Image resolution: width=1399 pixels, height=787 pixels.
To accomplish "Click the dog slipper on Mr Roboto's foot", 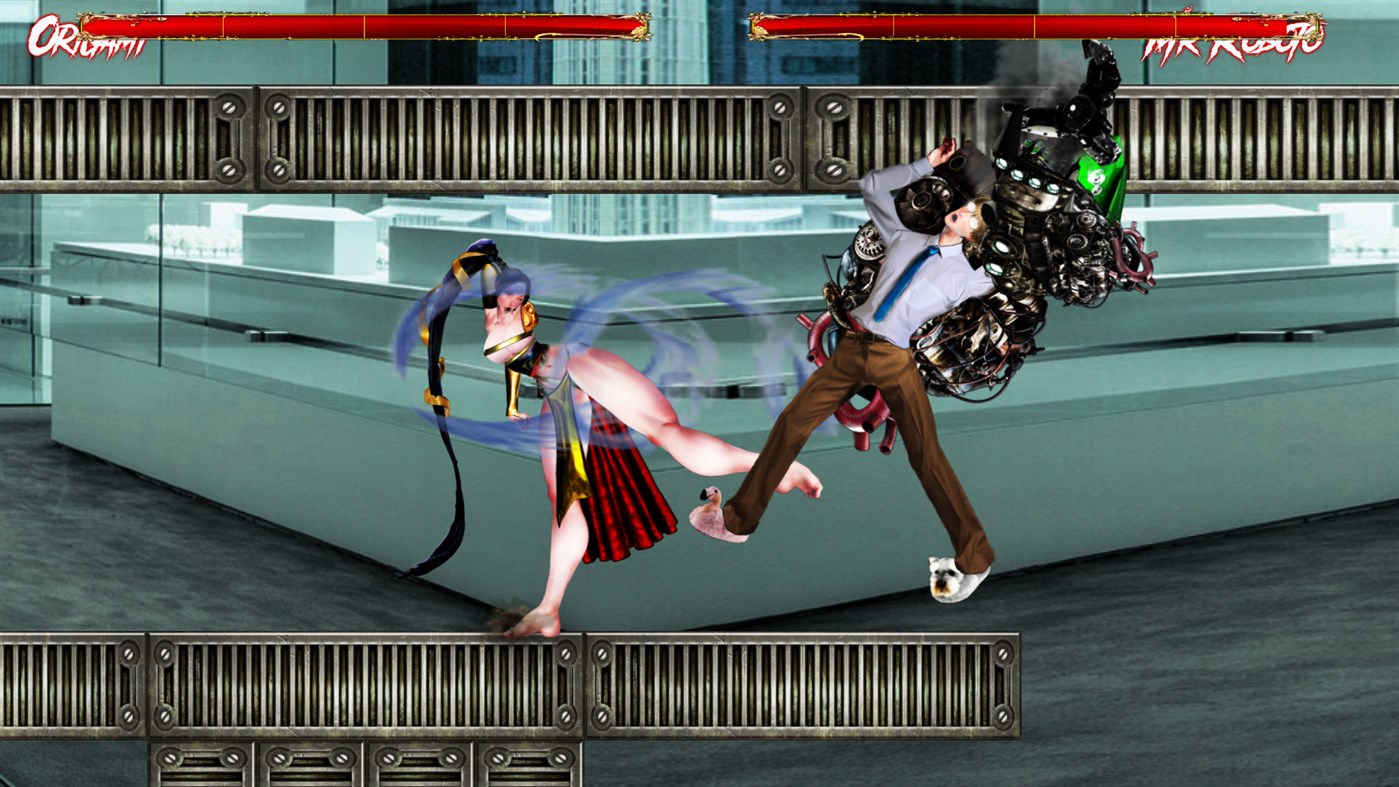I will pyautogui.click(x=952, y=577).
